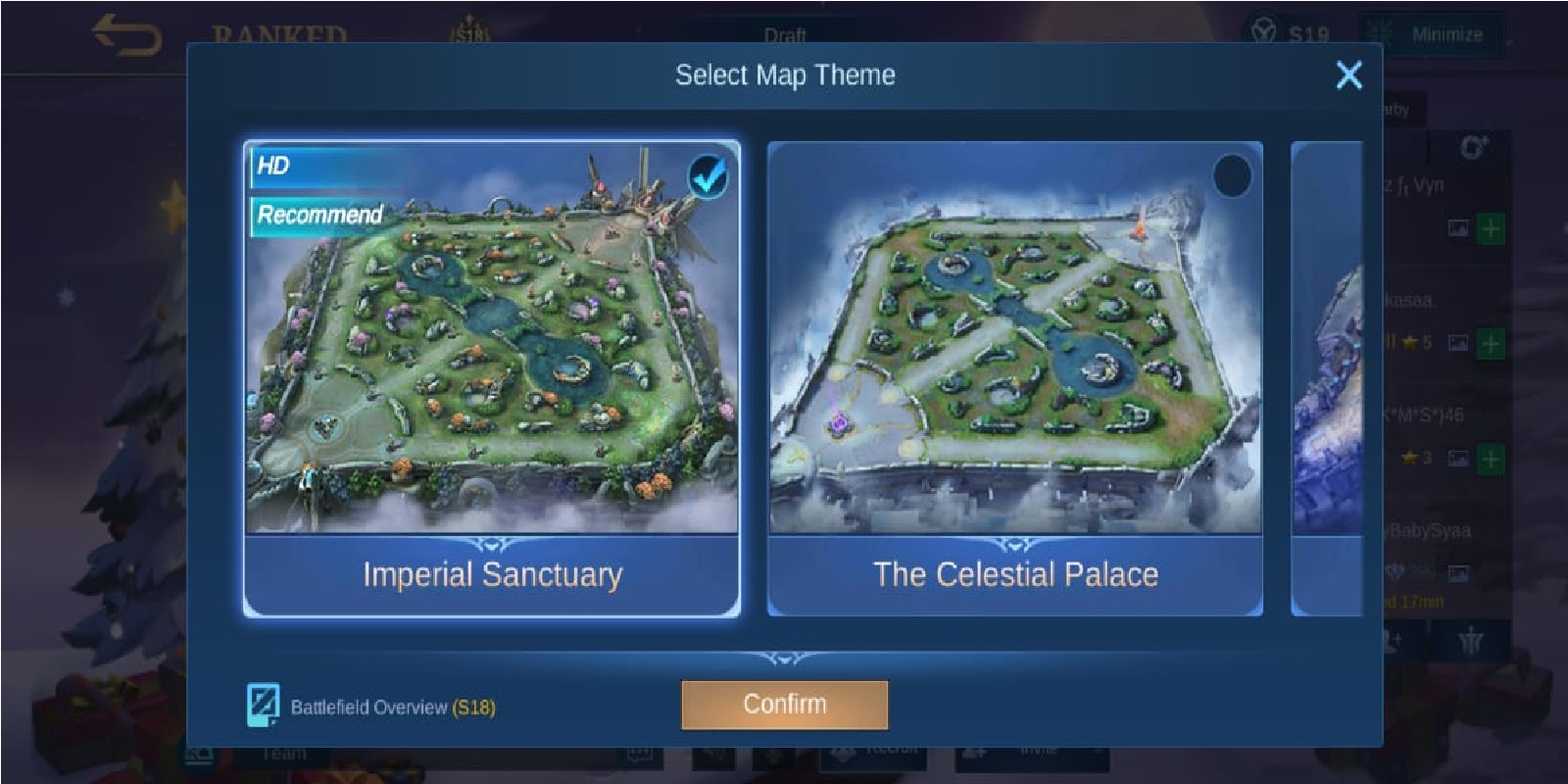This screenshot has width=1568, height=784.
Task: Click the blue HD progress bar strip
Action: [x=304, y=167]
